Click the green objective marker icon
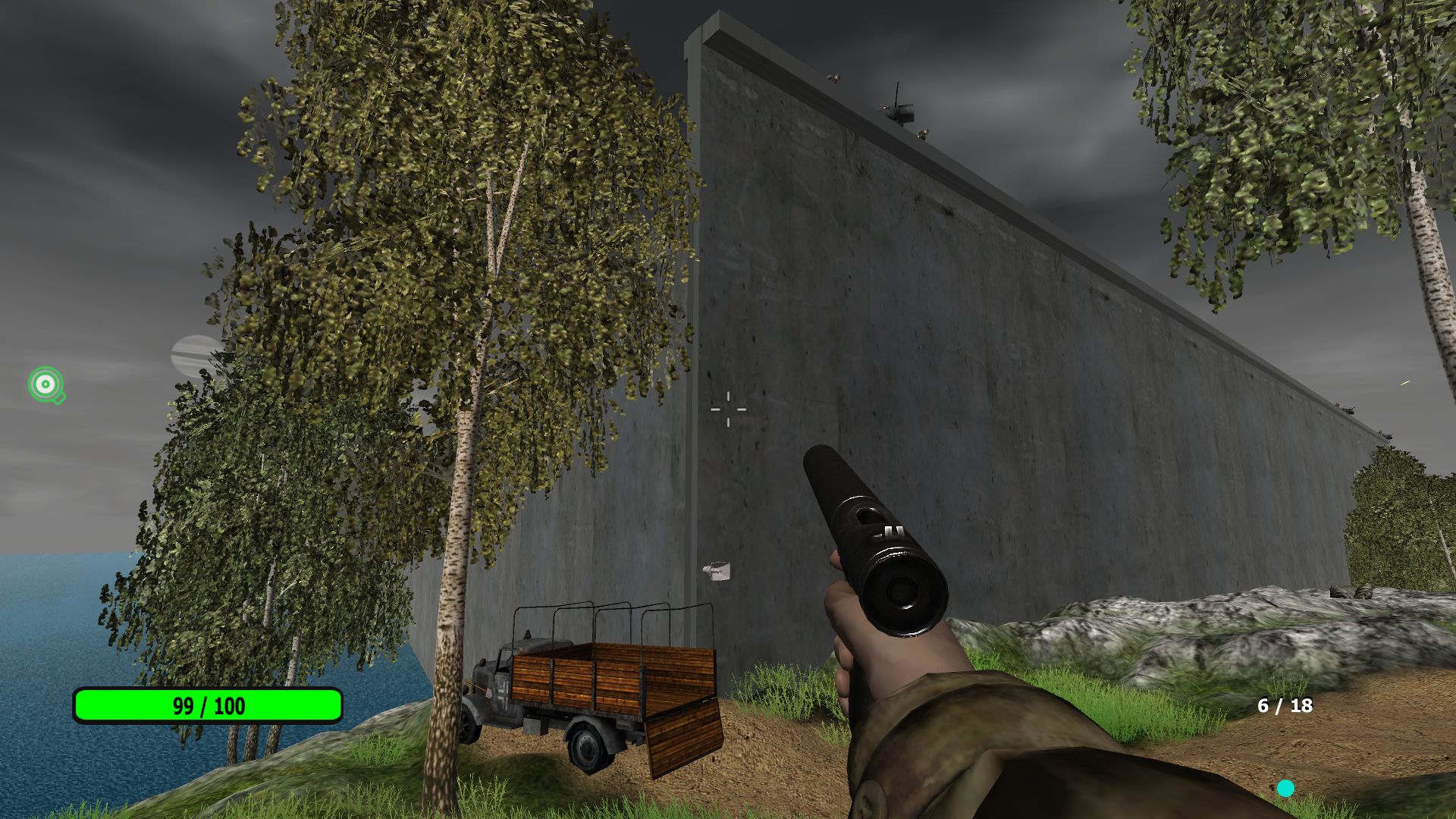The height and width of the screenshot is (819, 1456). click(x=45, y=385)
